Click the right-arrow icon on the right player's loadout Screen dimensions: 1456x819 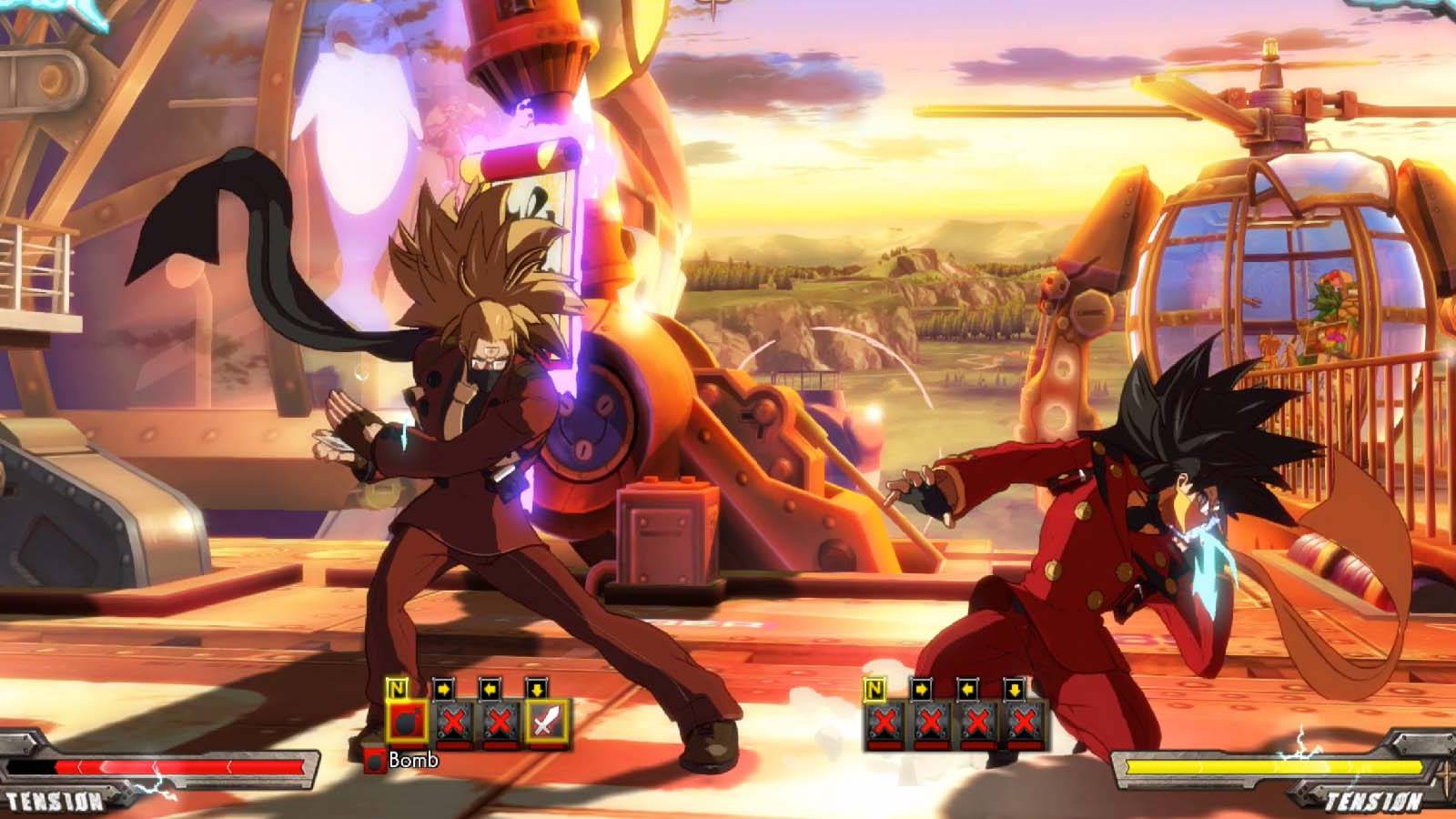point(921,689)
